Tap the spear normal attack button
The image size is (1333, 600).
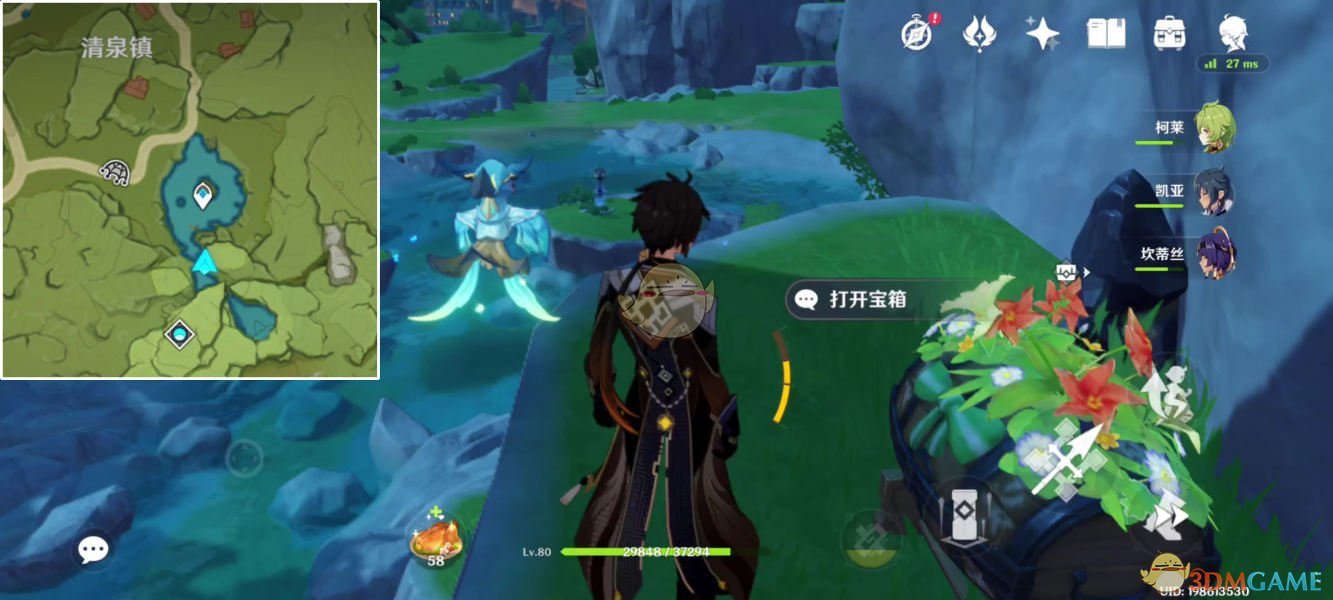(1064, 460)
